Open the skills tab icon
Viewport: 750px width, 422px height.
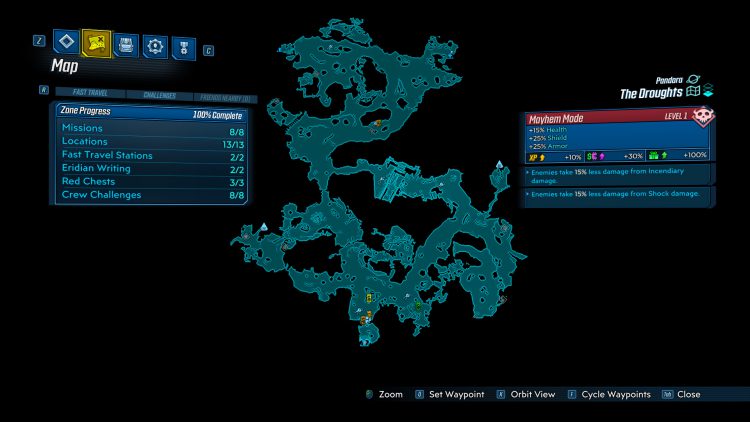click(x=155, y=45)
